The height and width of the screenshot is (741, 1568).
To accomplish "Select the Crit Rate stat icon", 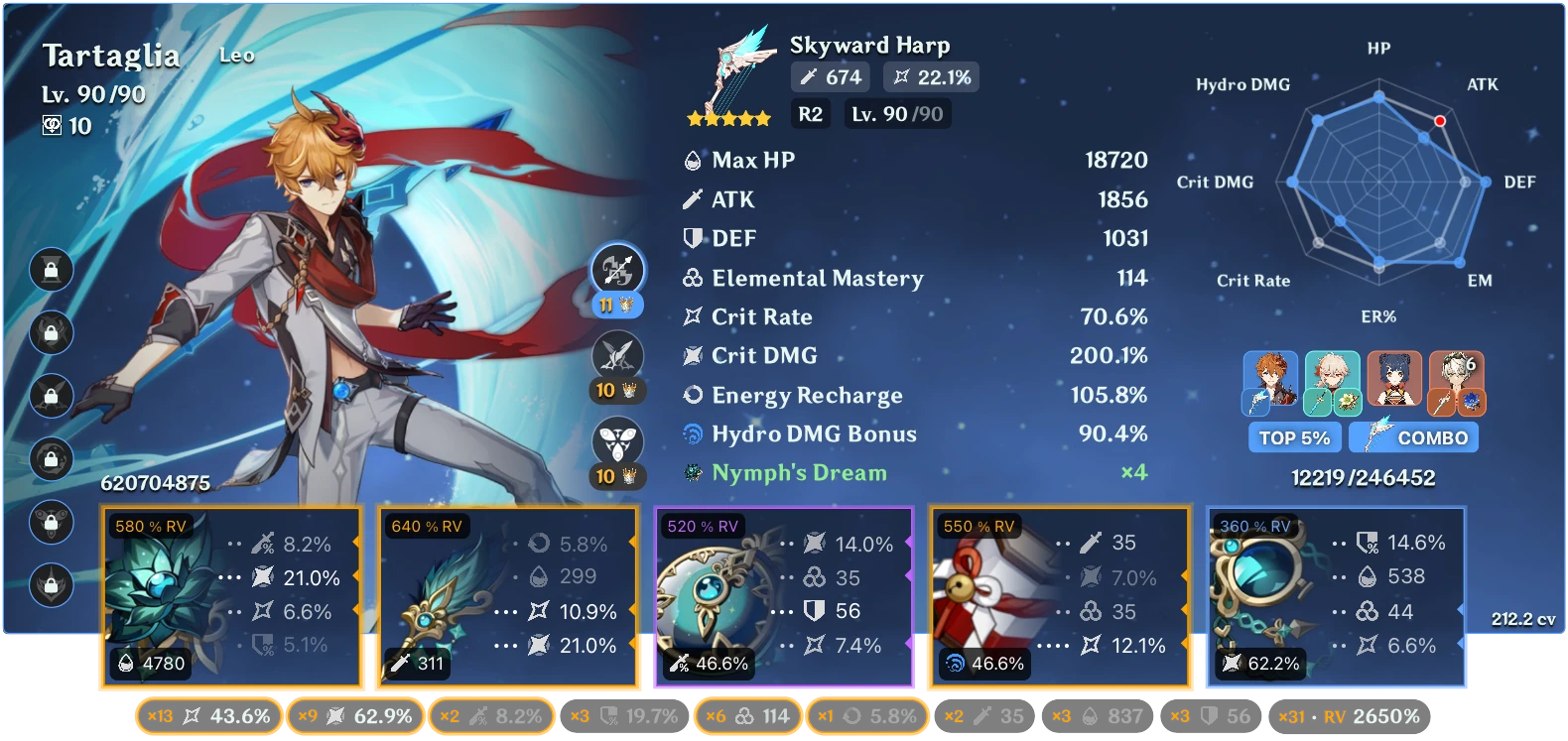I will pyautogui.click(x=694, y=316).
